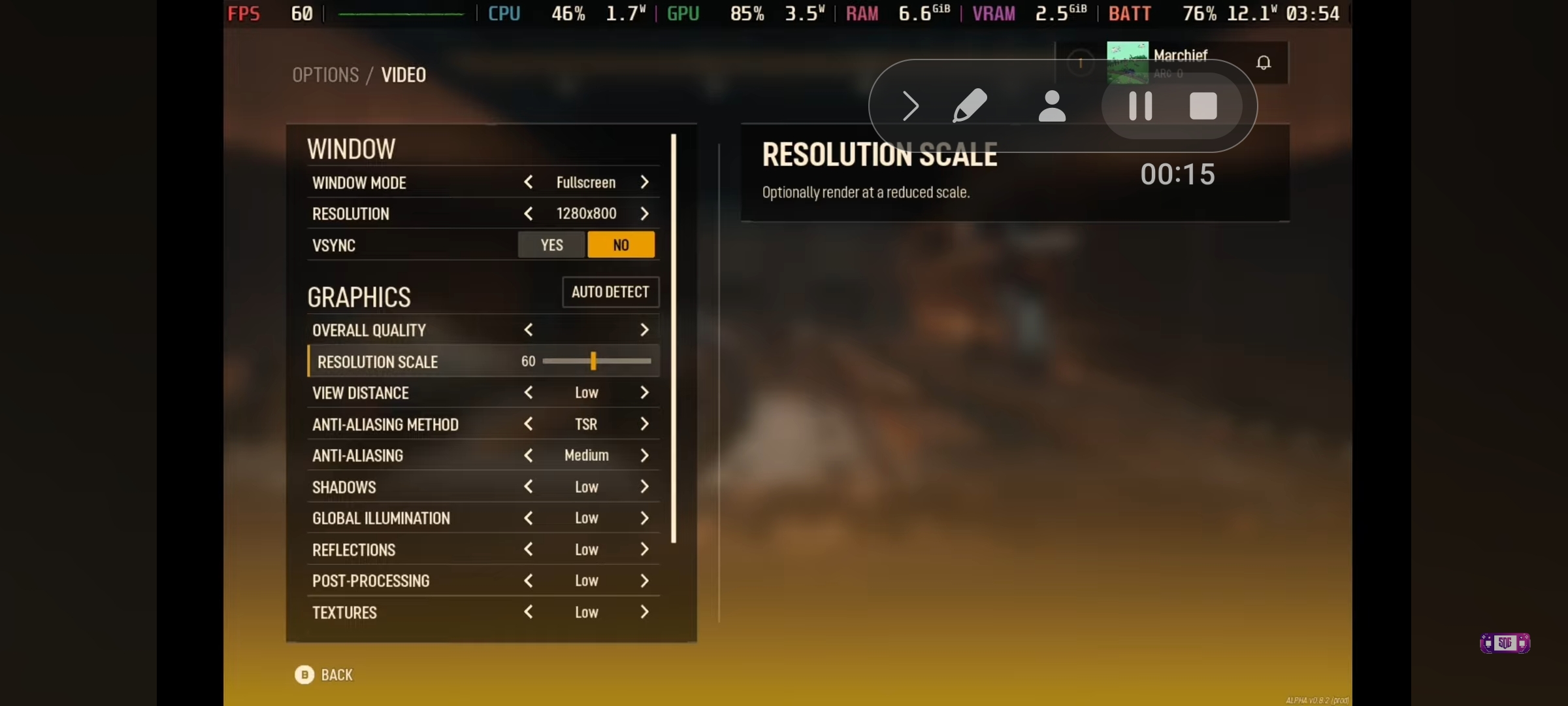Viewport: 1568px width, 706px height.
Task: Adjust the Resolution Scale slider handle
Action: coord(593,361)
